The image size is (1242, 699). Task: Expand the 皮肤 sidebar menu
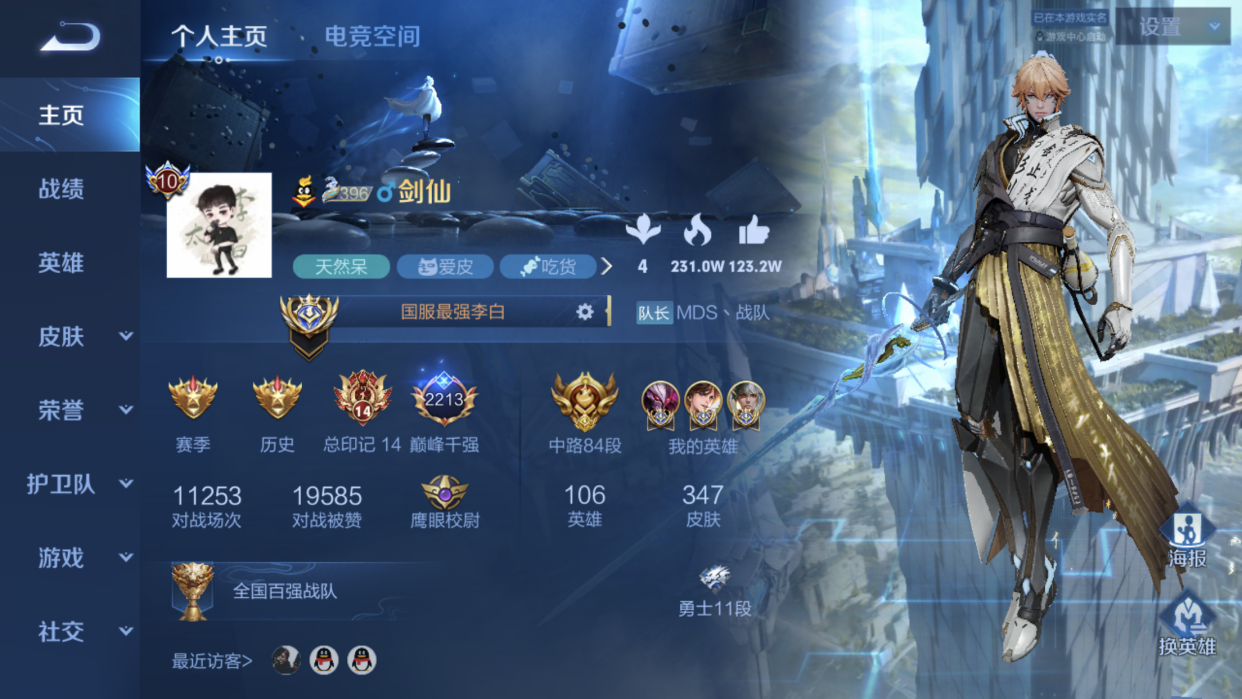click(x=83, y=337)
